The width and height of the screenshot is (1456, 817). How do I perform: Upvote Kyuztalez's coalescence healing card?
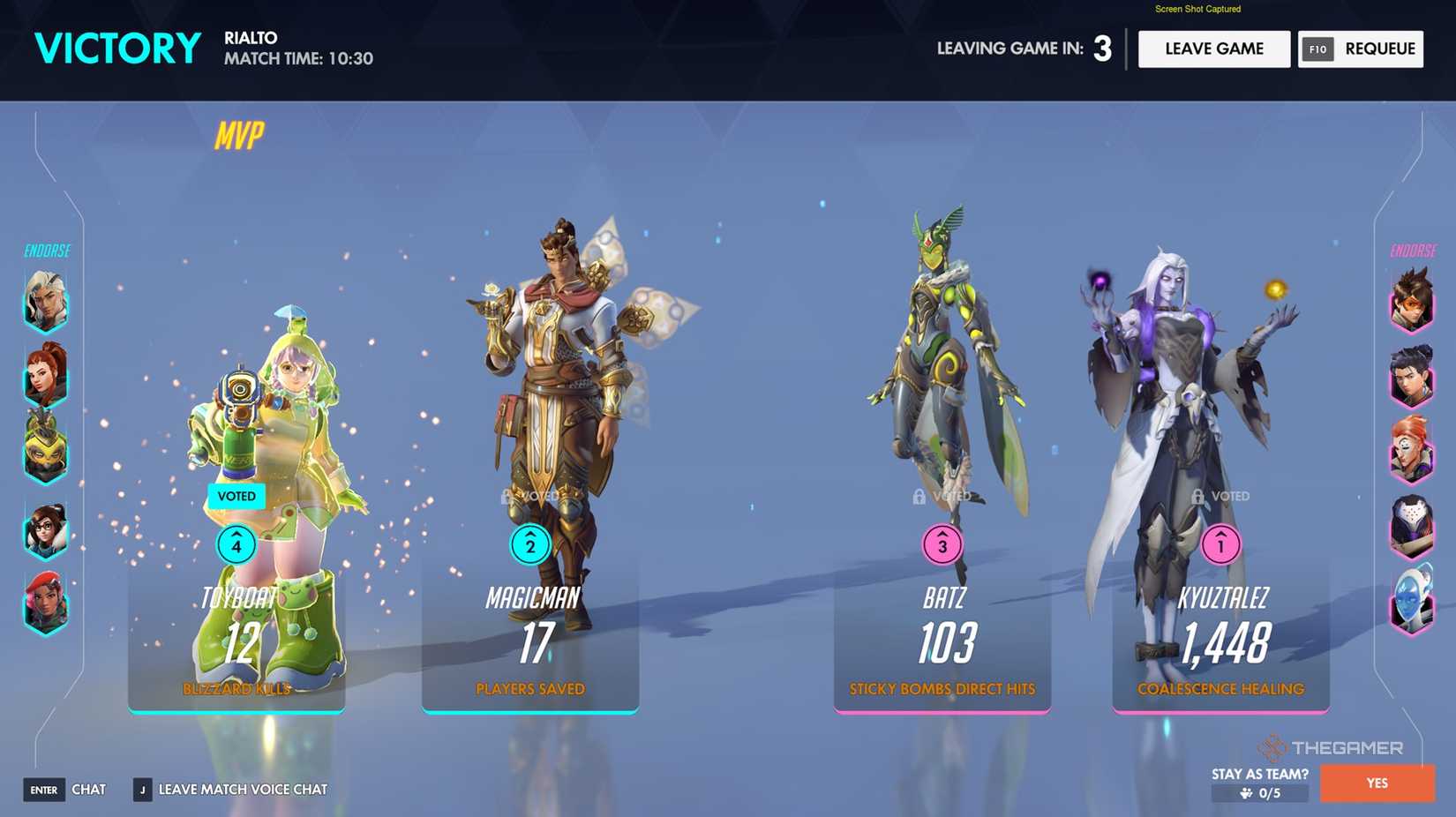pyautogui.click(x=1220, y=545)
